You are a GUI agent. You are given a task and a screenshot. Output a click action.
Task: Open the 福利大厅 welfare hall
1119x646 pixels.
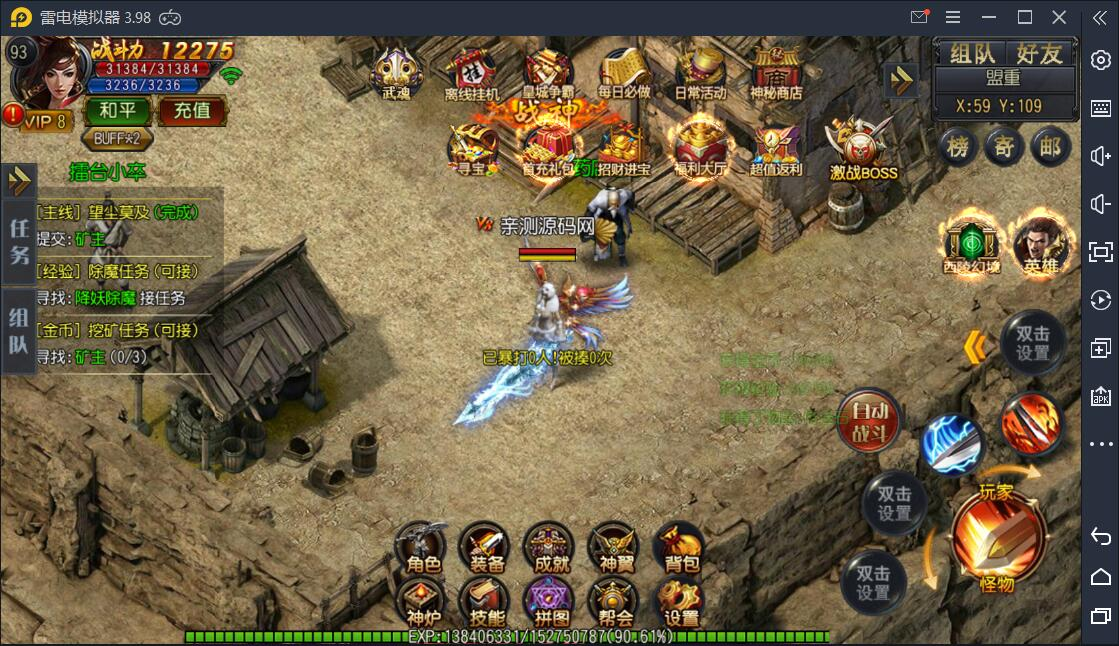700,149
